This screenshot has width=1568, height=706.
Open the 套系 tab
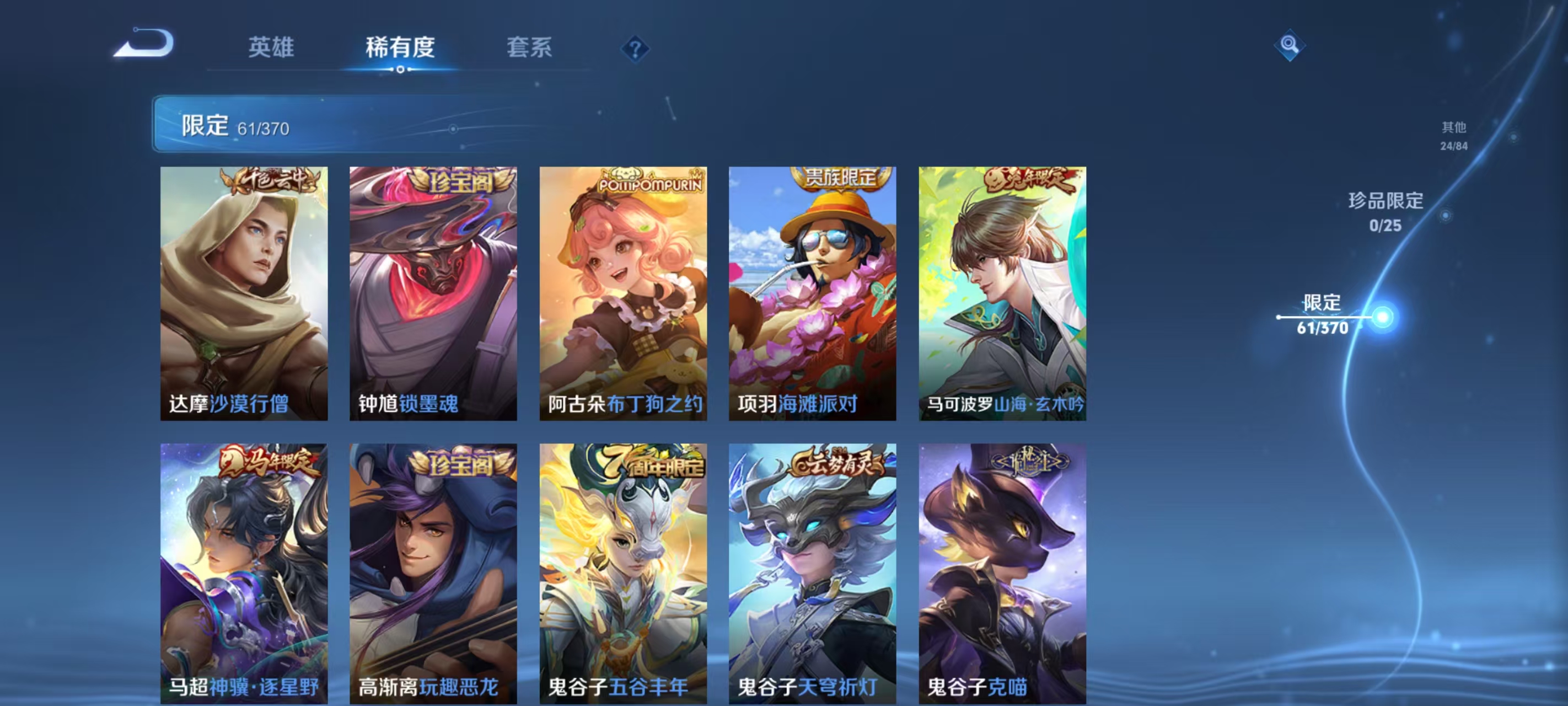tap(529, 47)
